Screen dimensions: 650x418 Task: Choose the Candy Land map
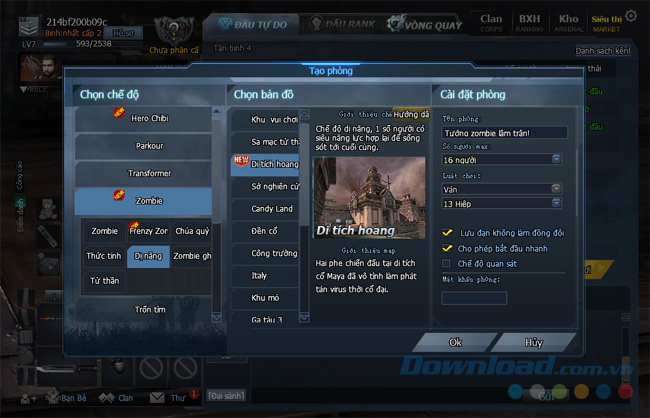click(x=264, y=208)
